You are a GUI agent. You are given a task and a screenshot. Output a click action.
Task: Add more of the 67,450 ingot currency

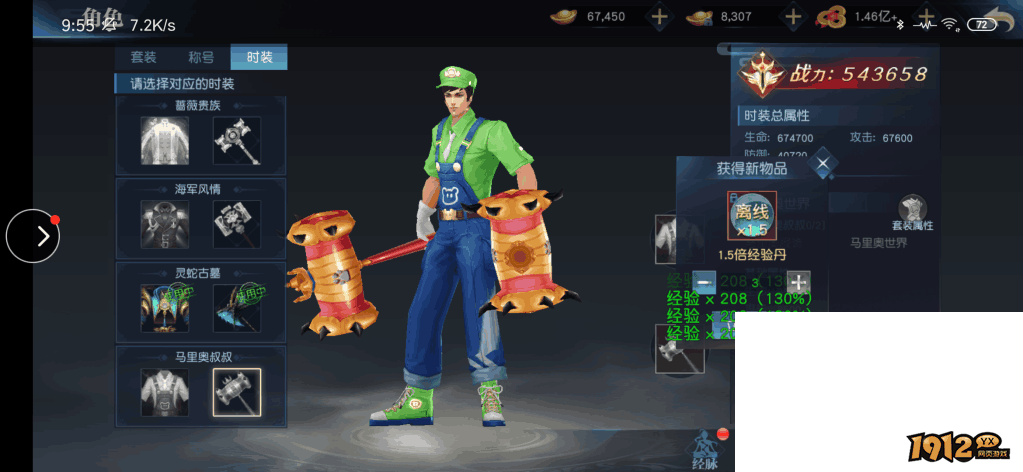[x=659, y=17]
